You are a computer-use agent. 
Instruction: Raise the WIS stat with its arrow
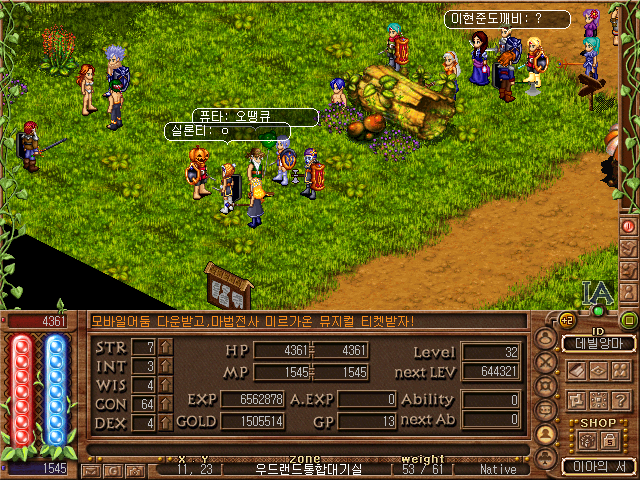click(166, 385)
